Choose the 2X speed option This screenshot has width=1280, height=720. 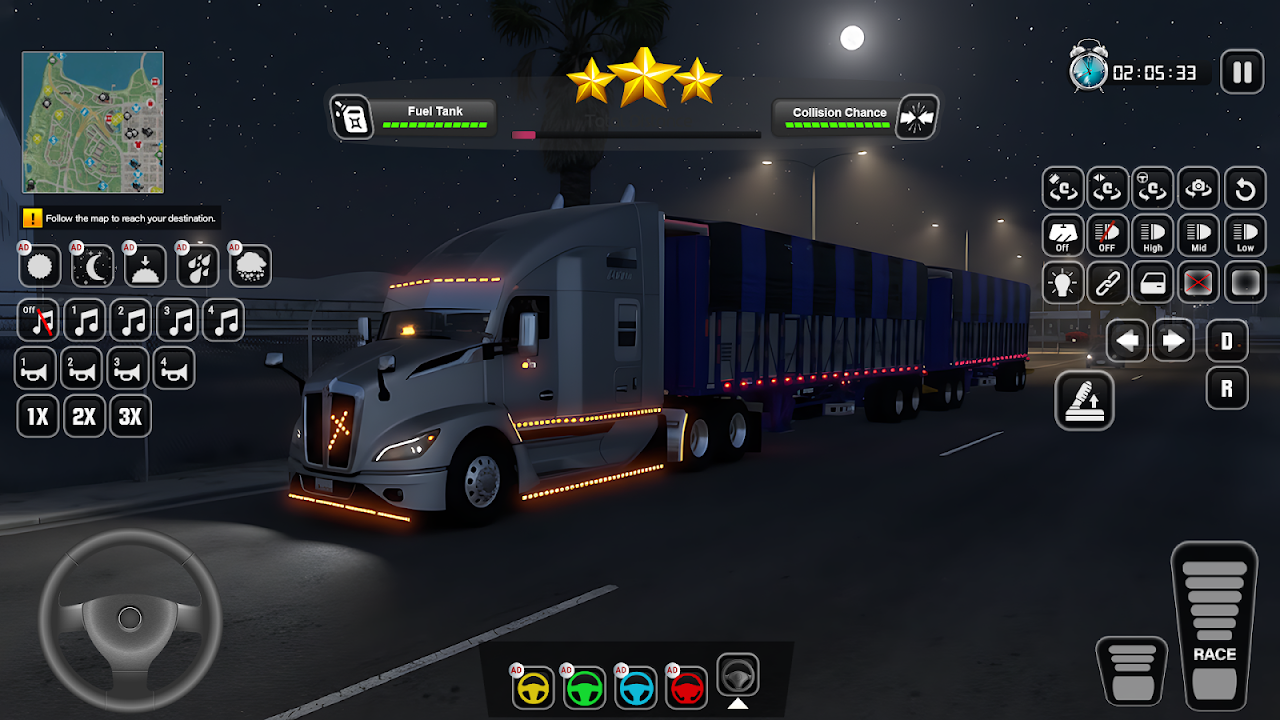[x=85, y=416]
